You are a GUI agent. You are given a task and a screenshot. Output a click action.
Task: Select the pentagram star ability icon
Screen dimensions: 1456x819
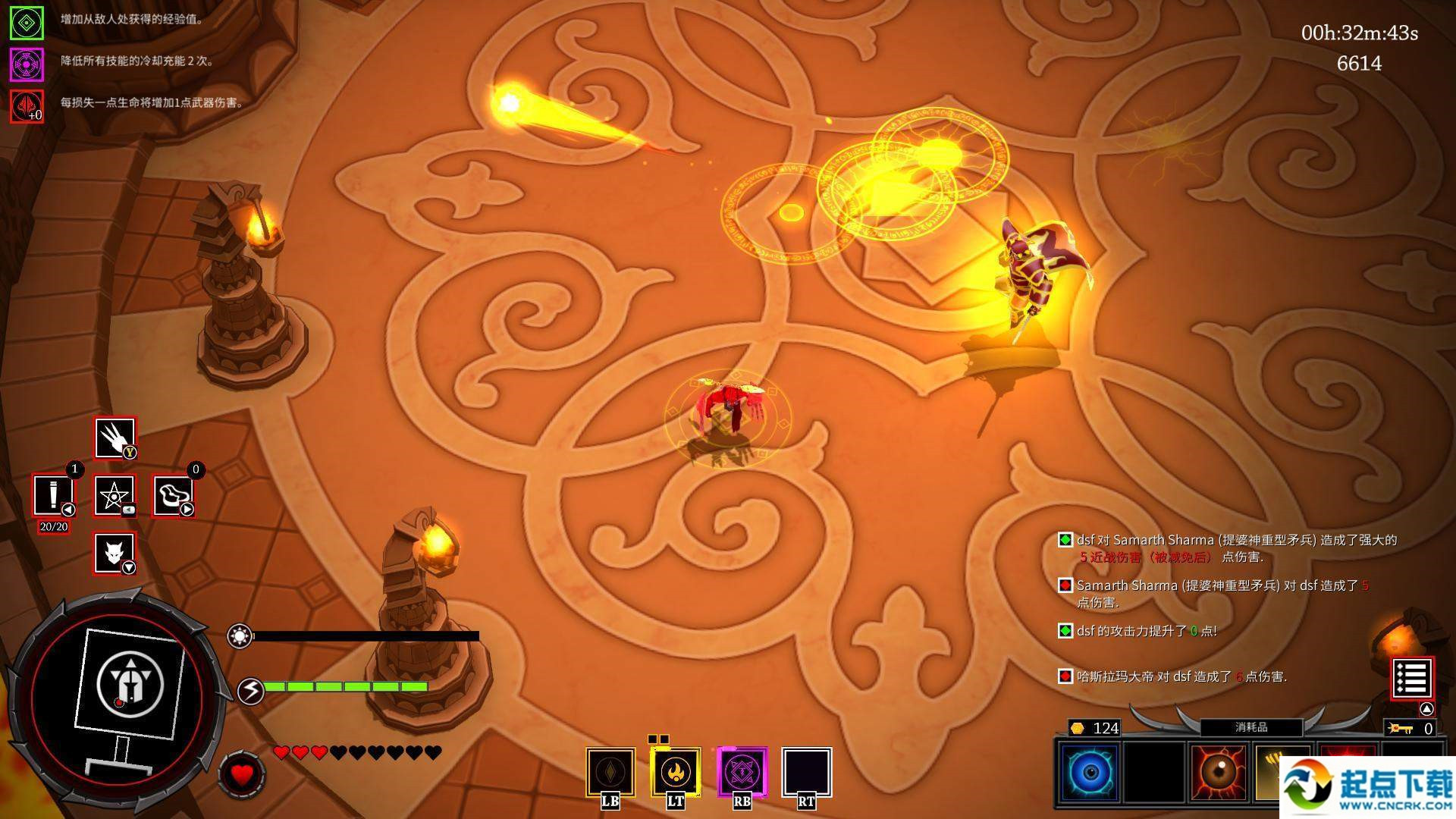115,495
